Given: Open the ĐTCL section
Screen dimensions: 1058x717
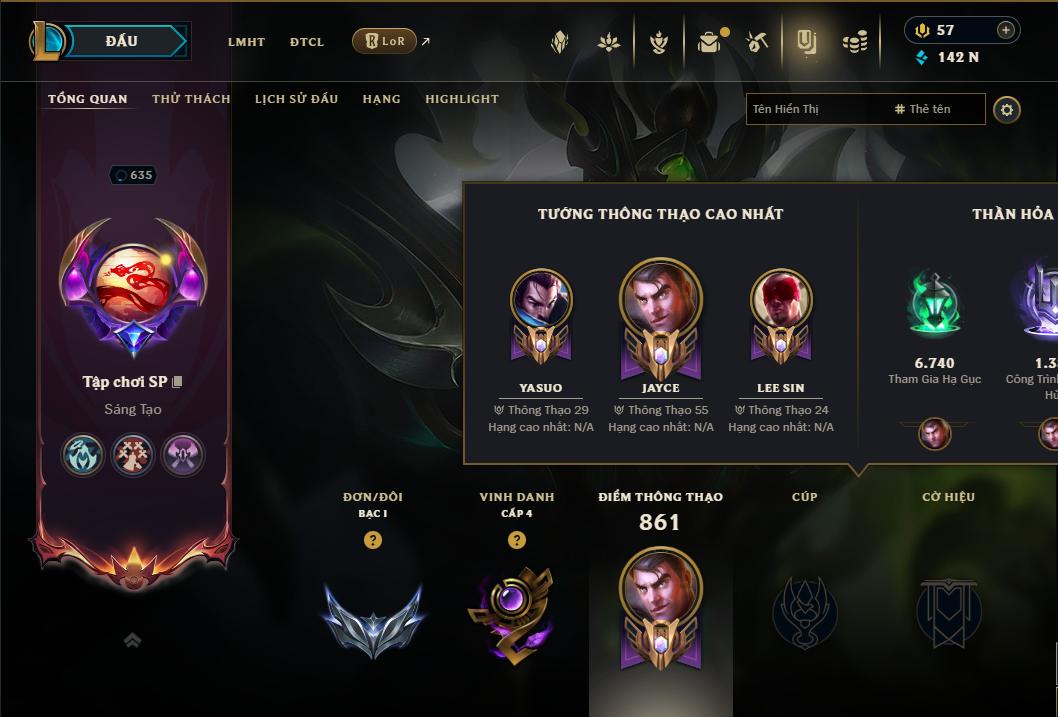Looking at the screenshot, I should 307,42.
